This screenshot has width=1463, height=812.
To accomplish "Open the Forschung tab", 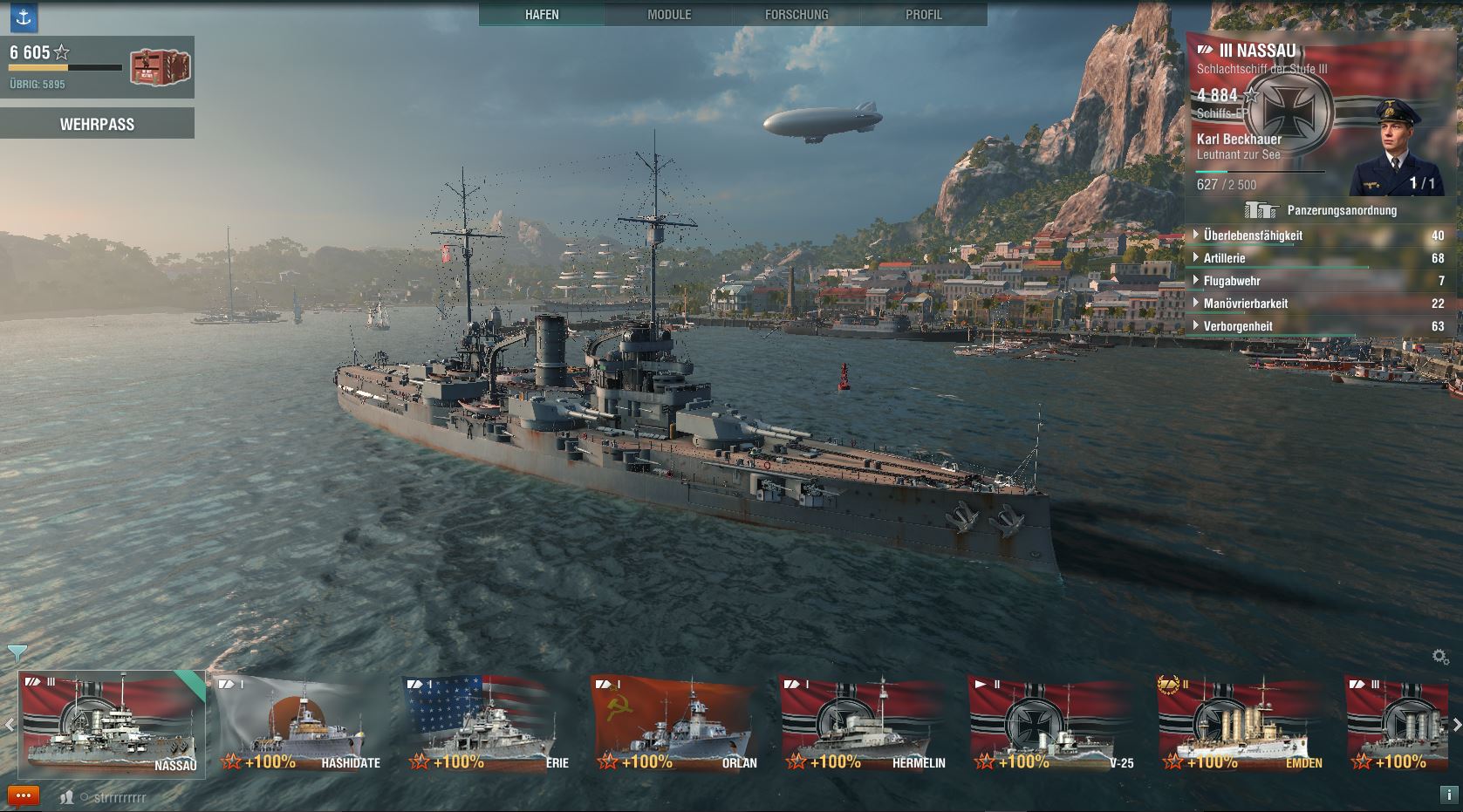I will pos(796,15).
